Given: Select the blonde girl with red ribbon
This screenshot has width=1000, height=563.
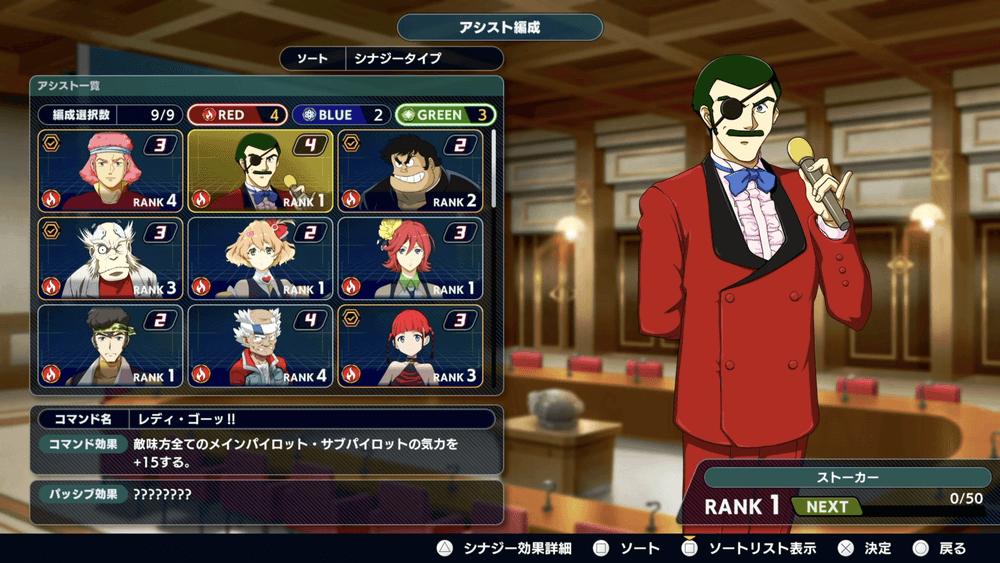Looking at the screenshot, I should 260,259.
